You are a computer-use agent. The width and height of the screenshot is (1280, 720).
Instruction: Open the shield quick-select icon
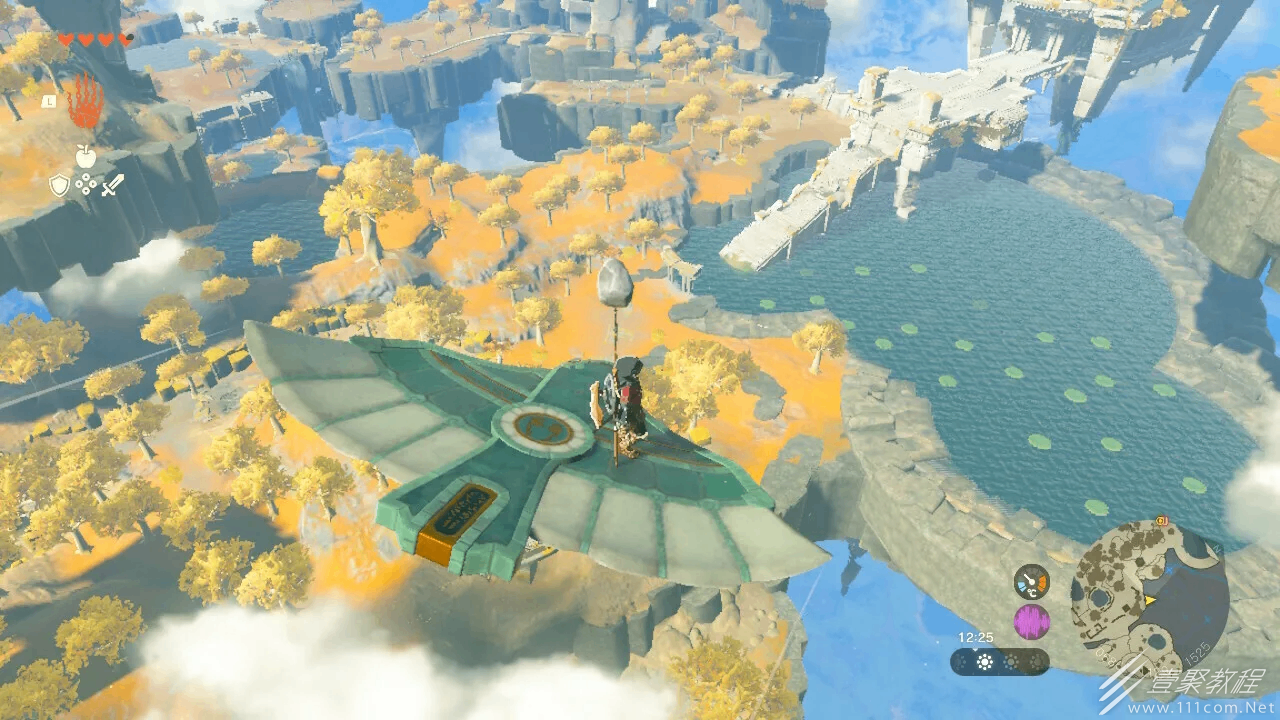[x=59, y=185]
